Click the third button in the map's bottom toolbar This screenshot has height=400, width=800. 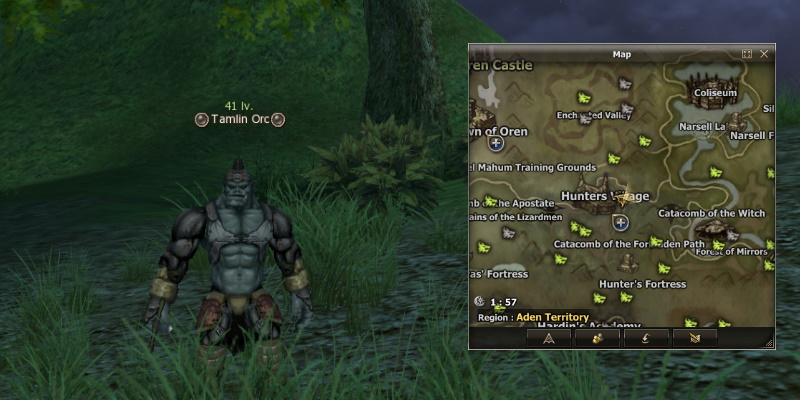(647, 338)
